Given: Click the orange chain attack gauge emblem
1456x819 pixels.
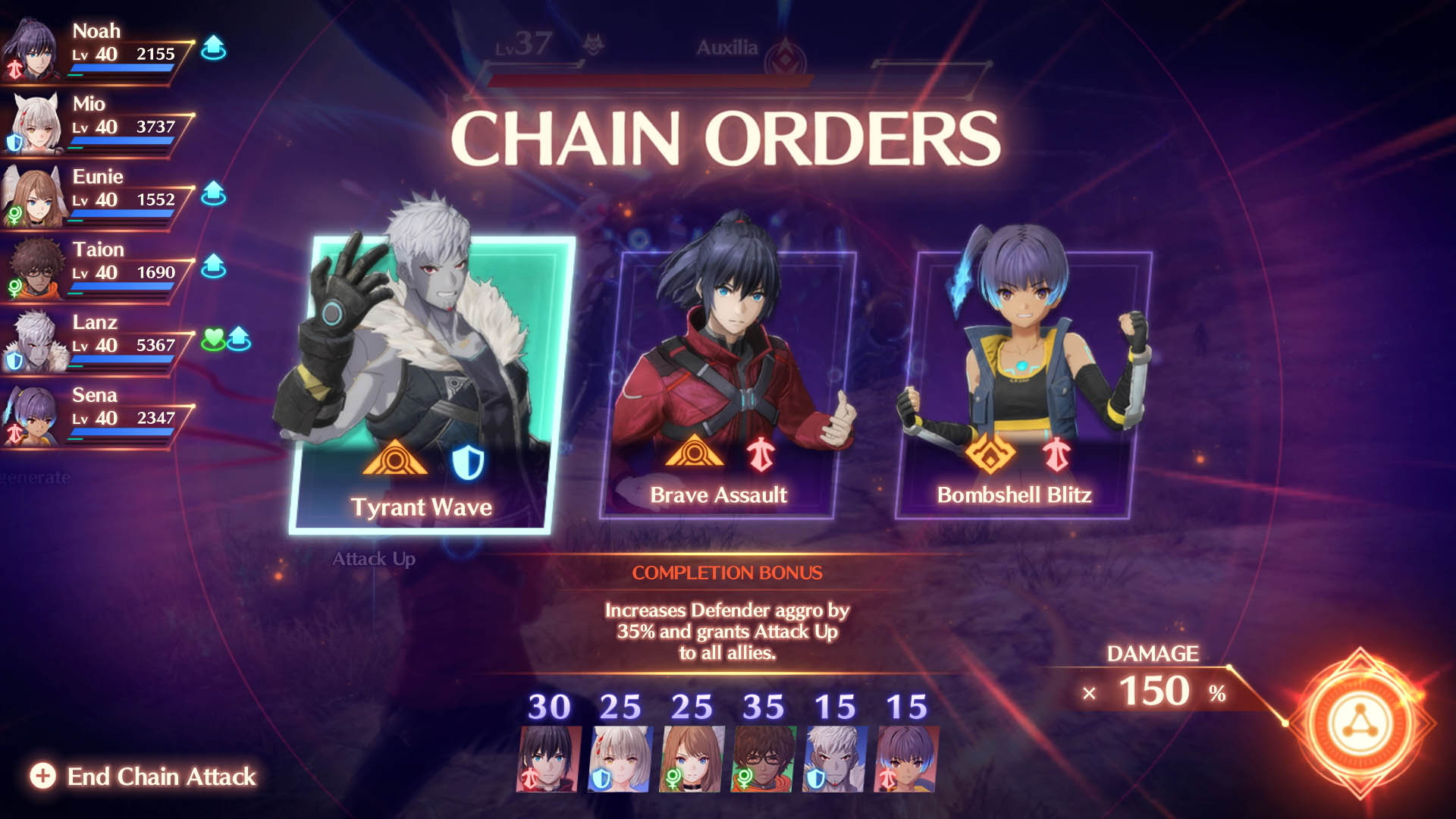Looking at the screenshot, I should tap(1359, 723).
